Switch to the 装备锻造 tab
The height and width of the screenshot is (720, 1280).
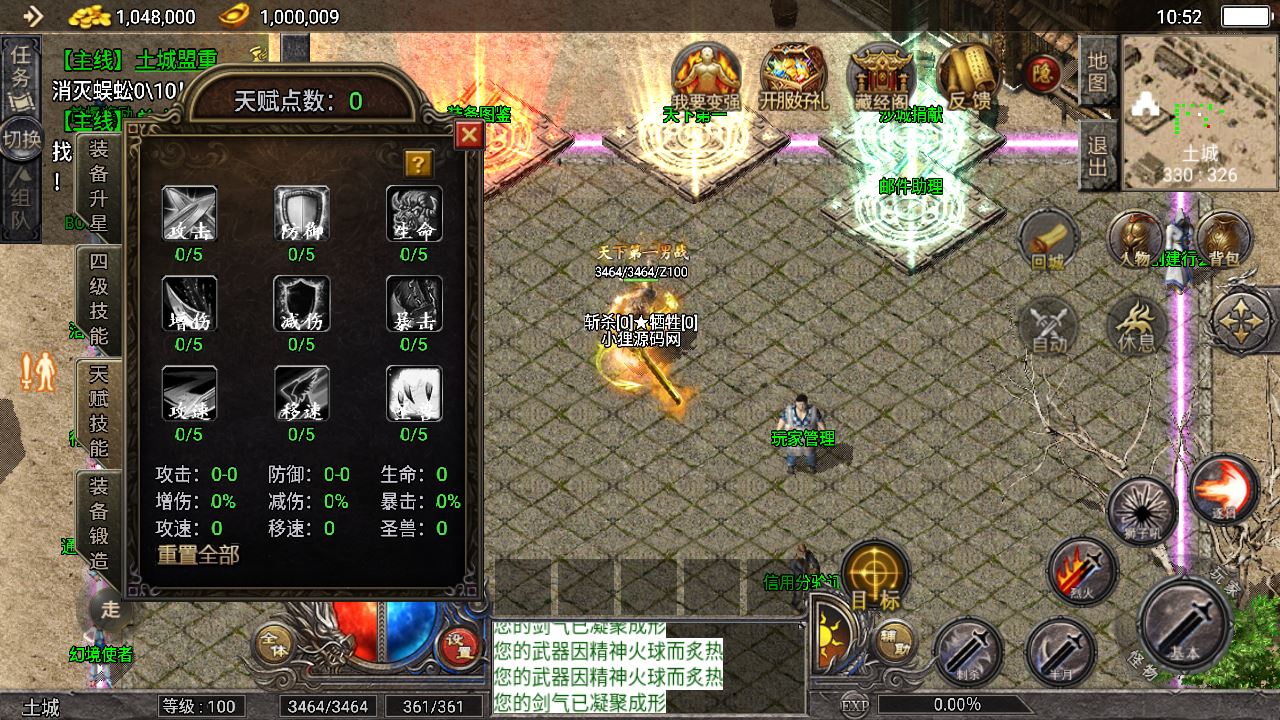coord(99,524)
